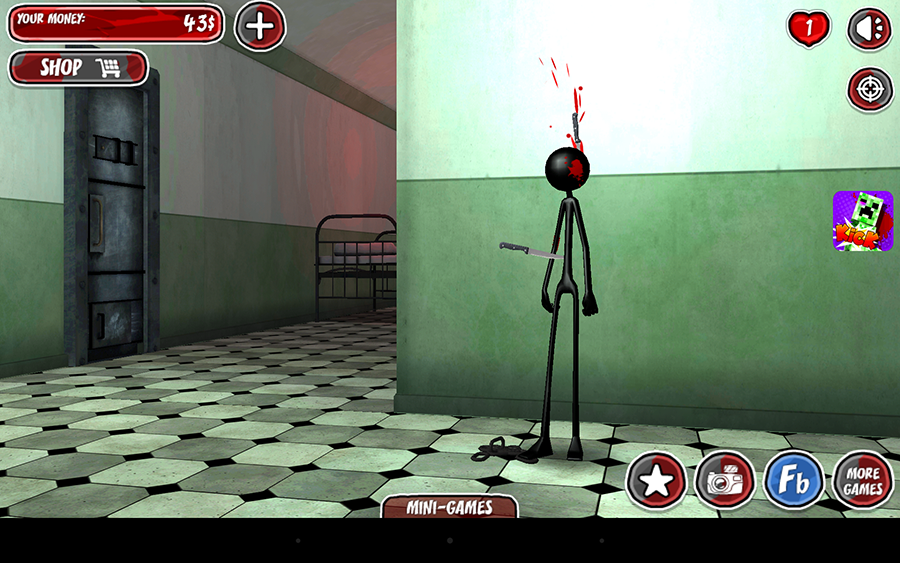900x563 pixels.
Task: Click the red heart lives icon
Action: 809,29
